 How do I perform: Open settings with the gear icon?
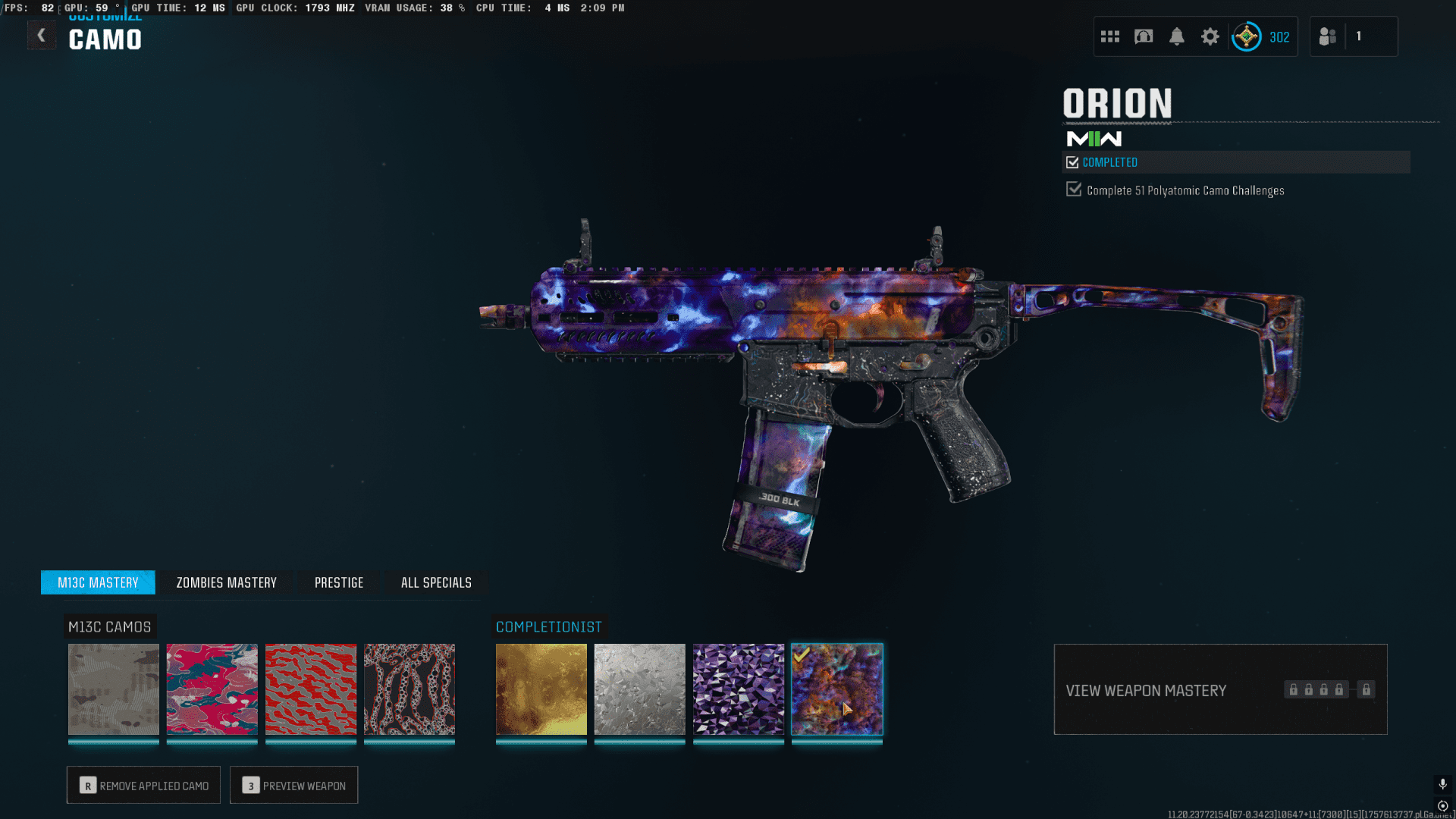pyautogui.click(x=1210, y=36)
